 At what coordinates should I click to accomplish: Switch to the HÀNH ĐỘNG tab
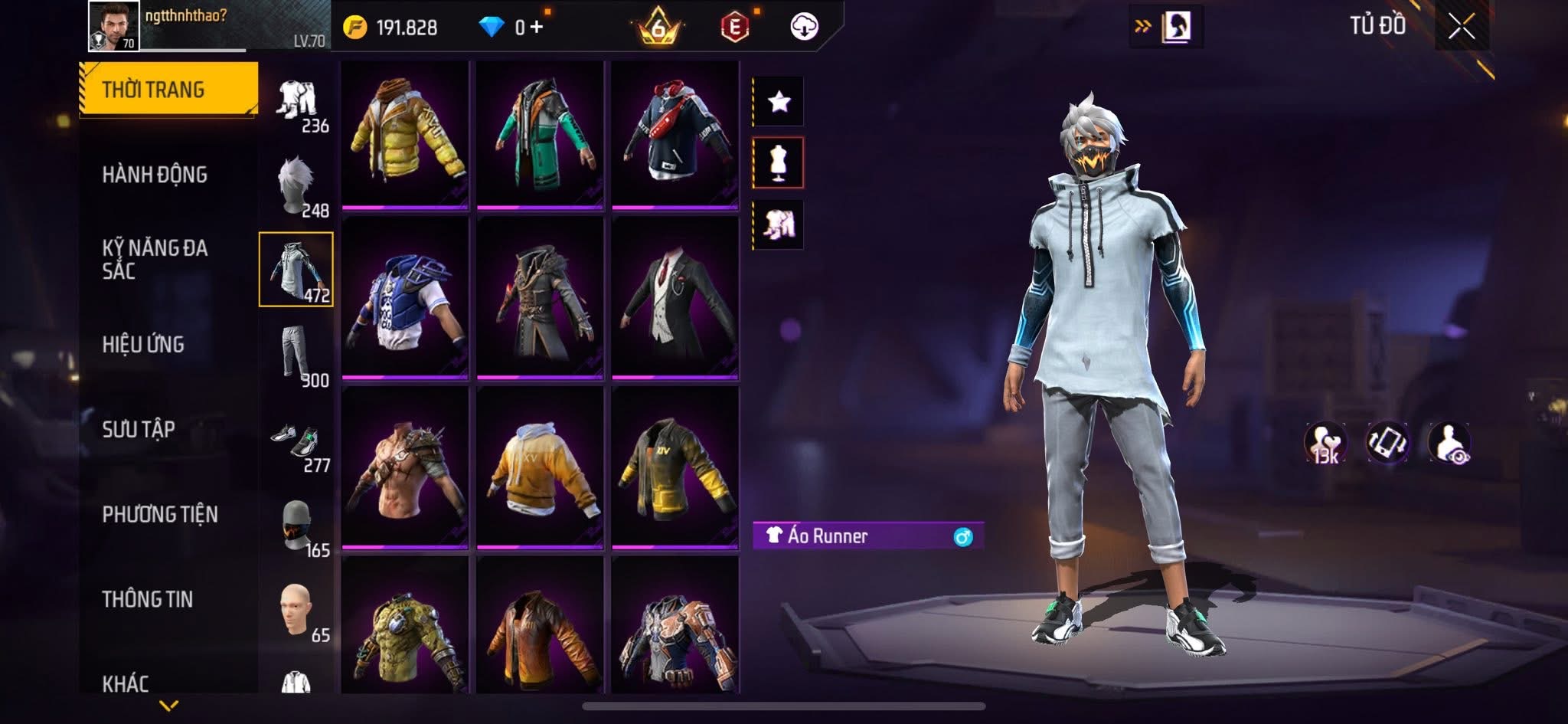coord(157,175)
